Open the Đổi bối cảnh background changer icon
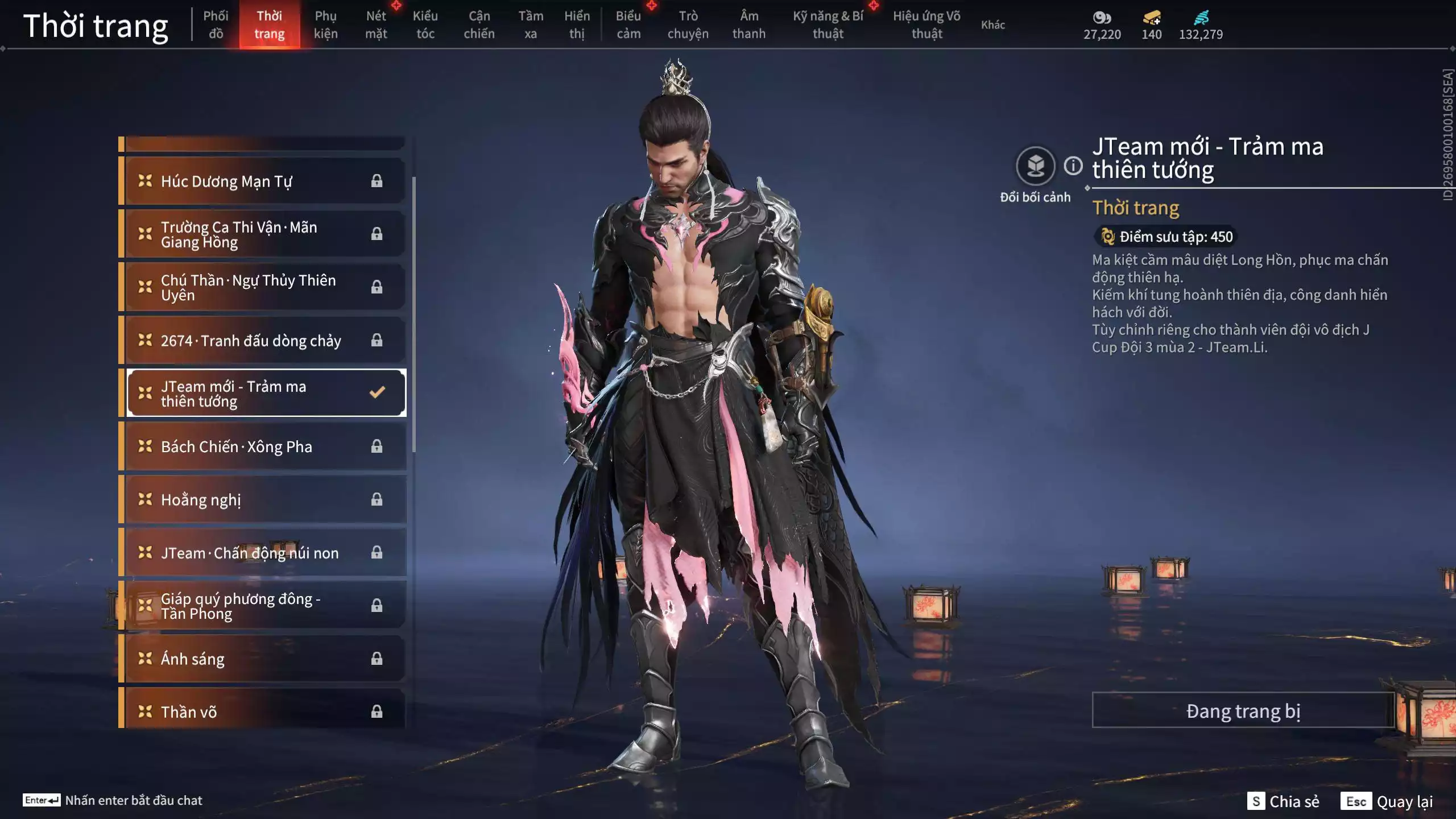The height and width of the screenshot is (819, 1456). pos(1036,165)
